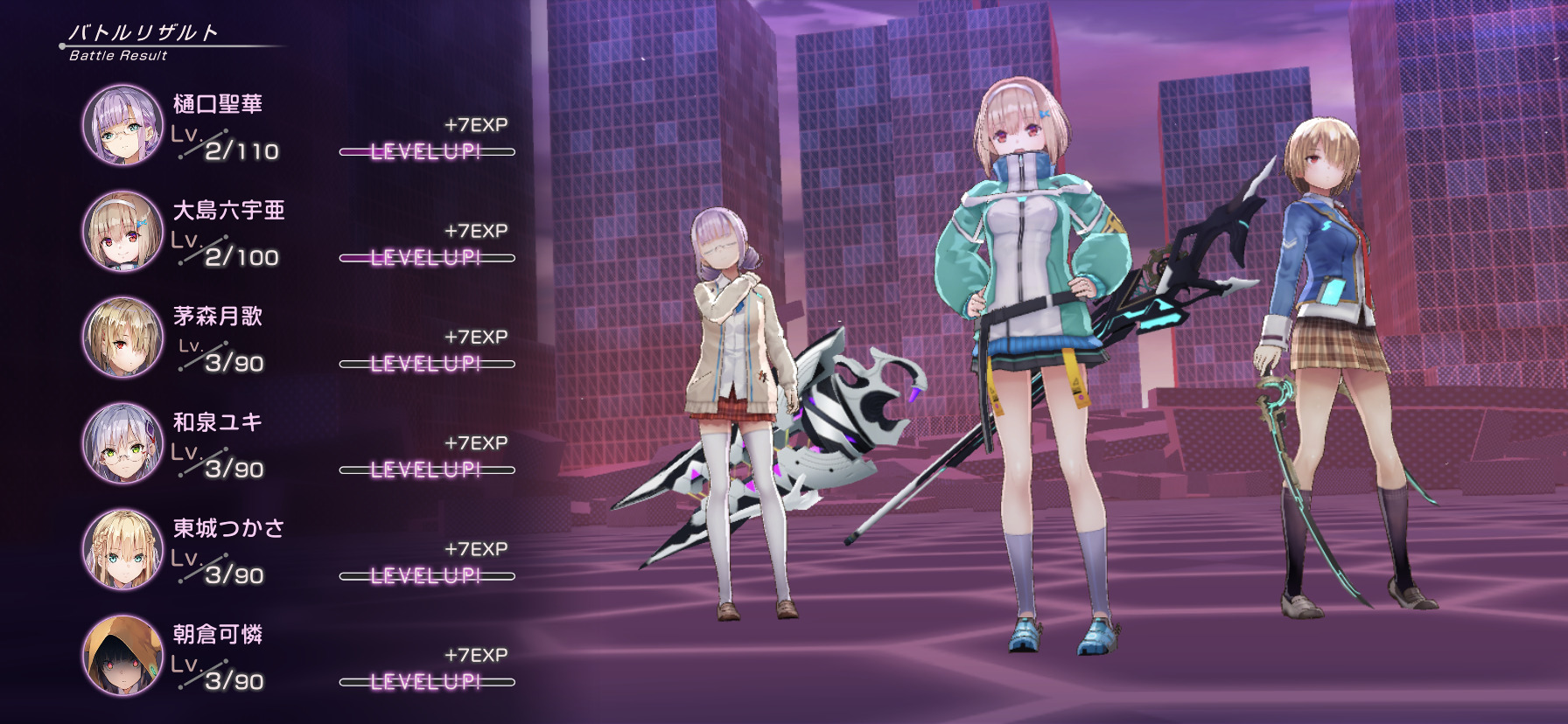Choose 東城つかさ's portrait in the list
The width and height of the screenshot is (1568, 724).
123,549
